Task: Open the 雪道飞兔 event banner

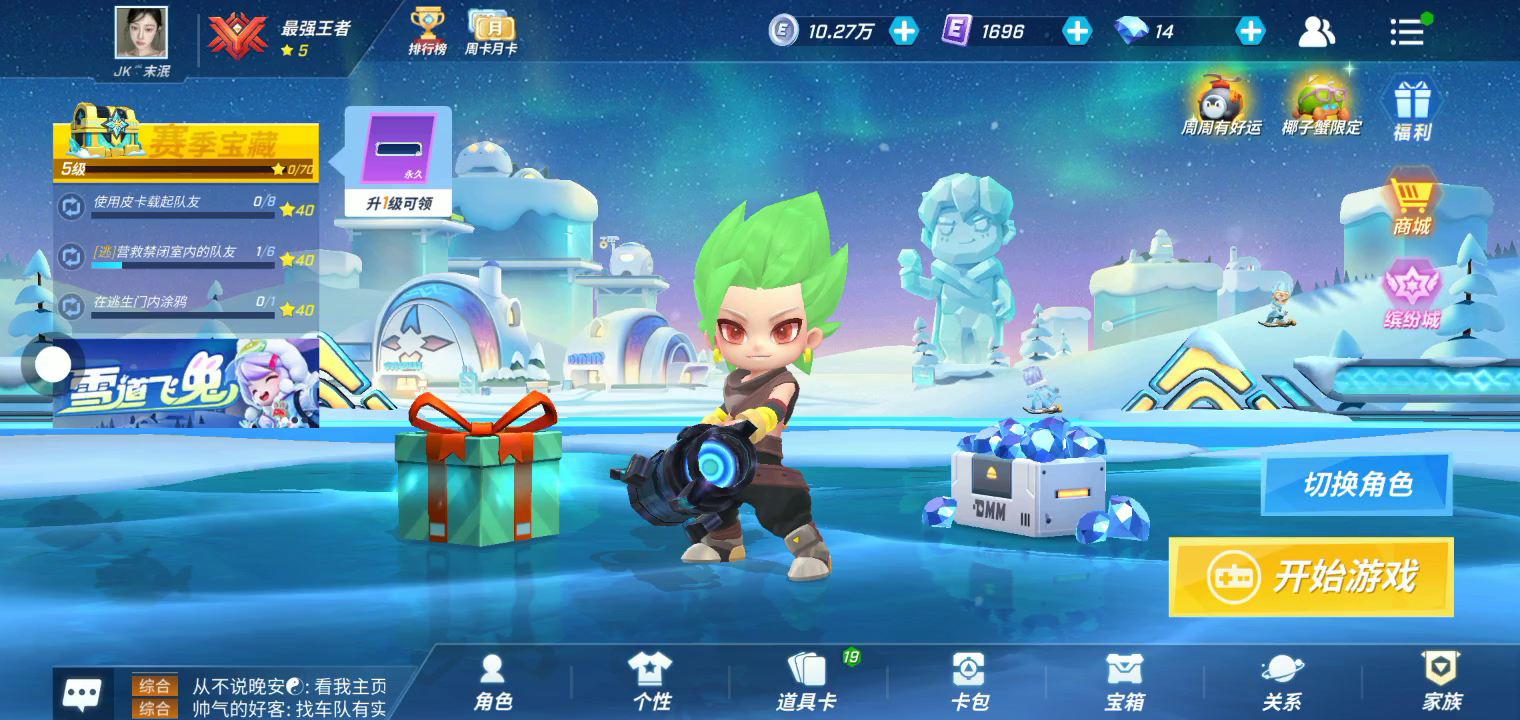Action: (x=186, y=384)
